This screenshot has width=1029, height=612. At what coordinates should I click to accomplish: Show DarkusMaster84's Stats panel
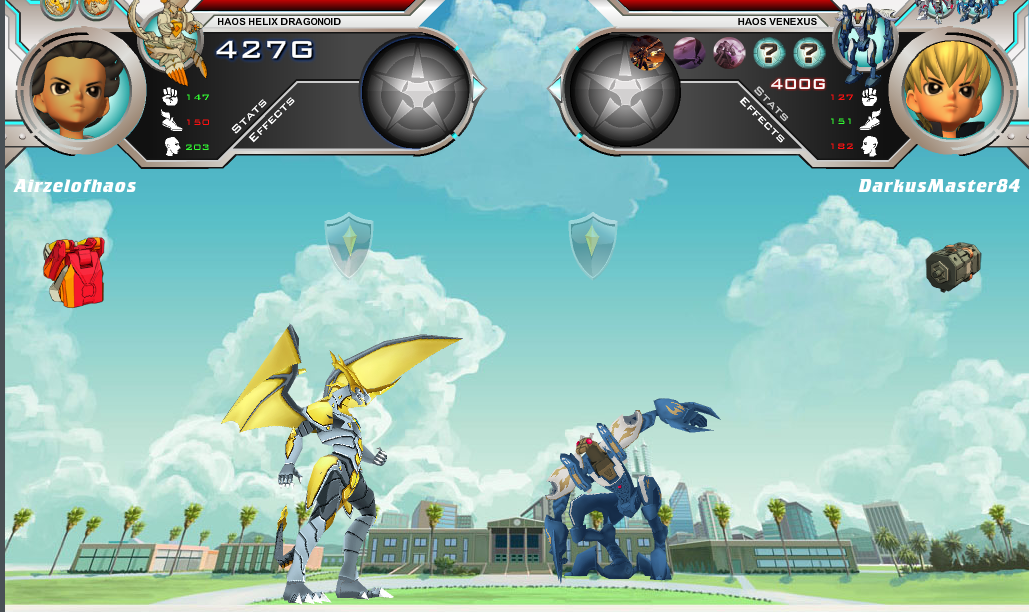[771, 104]
